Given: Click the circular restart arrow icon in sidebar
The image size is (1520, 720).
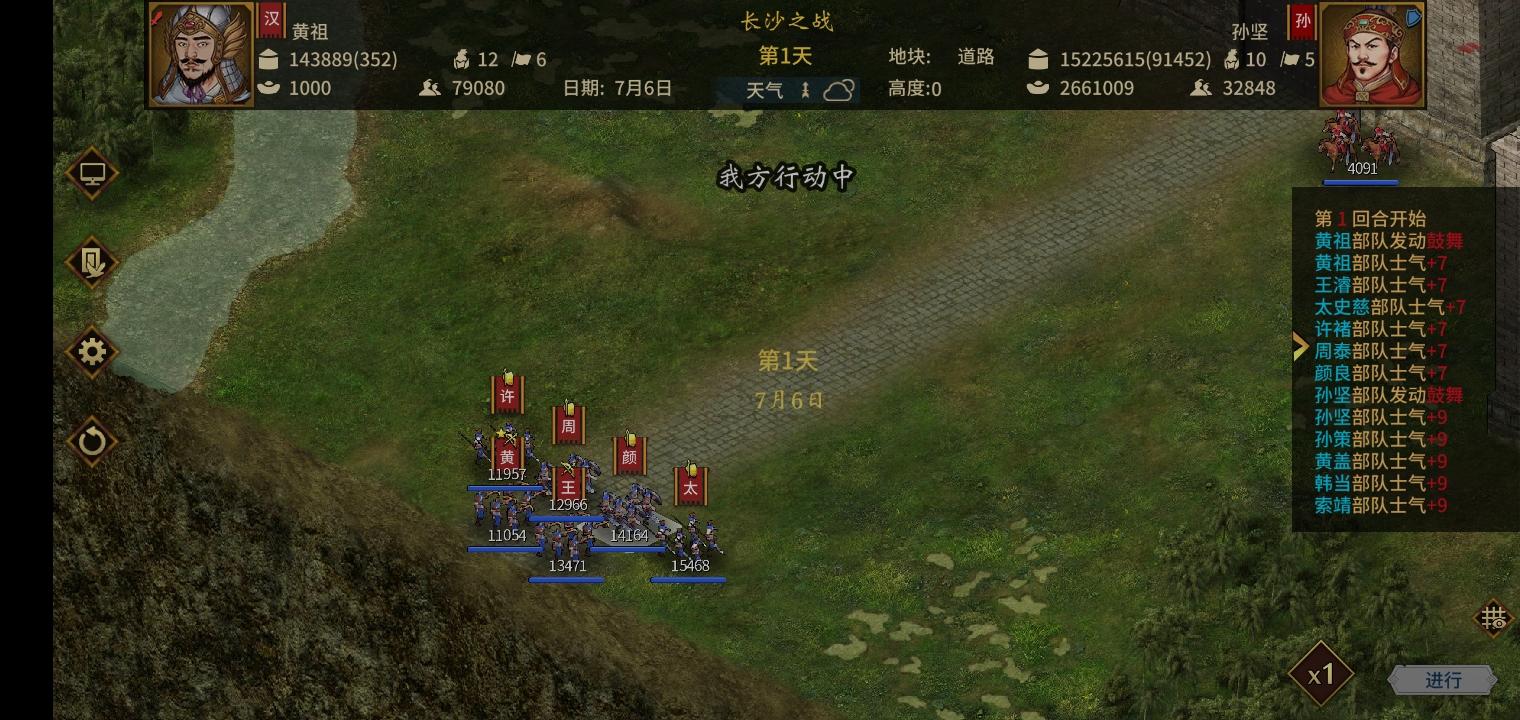Looking at the screenshot, I should coord(92,441).
